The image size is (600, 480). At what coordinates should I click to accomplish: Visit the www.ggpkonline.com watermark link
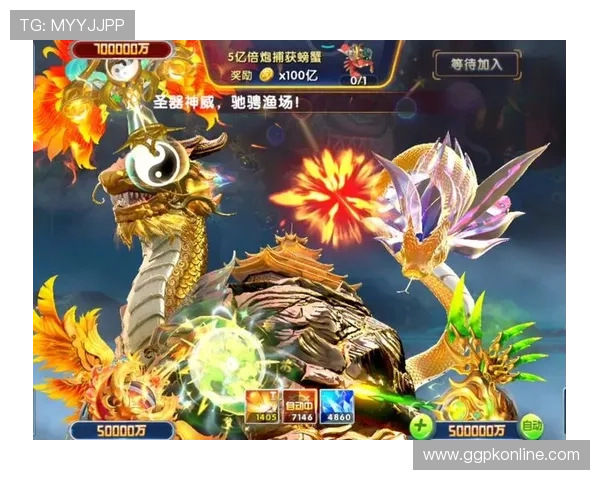[x=500, y=455]
